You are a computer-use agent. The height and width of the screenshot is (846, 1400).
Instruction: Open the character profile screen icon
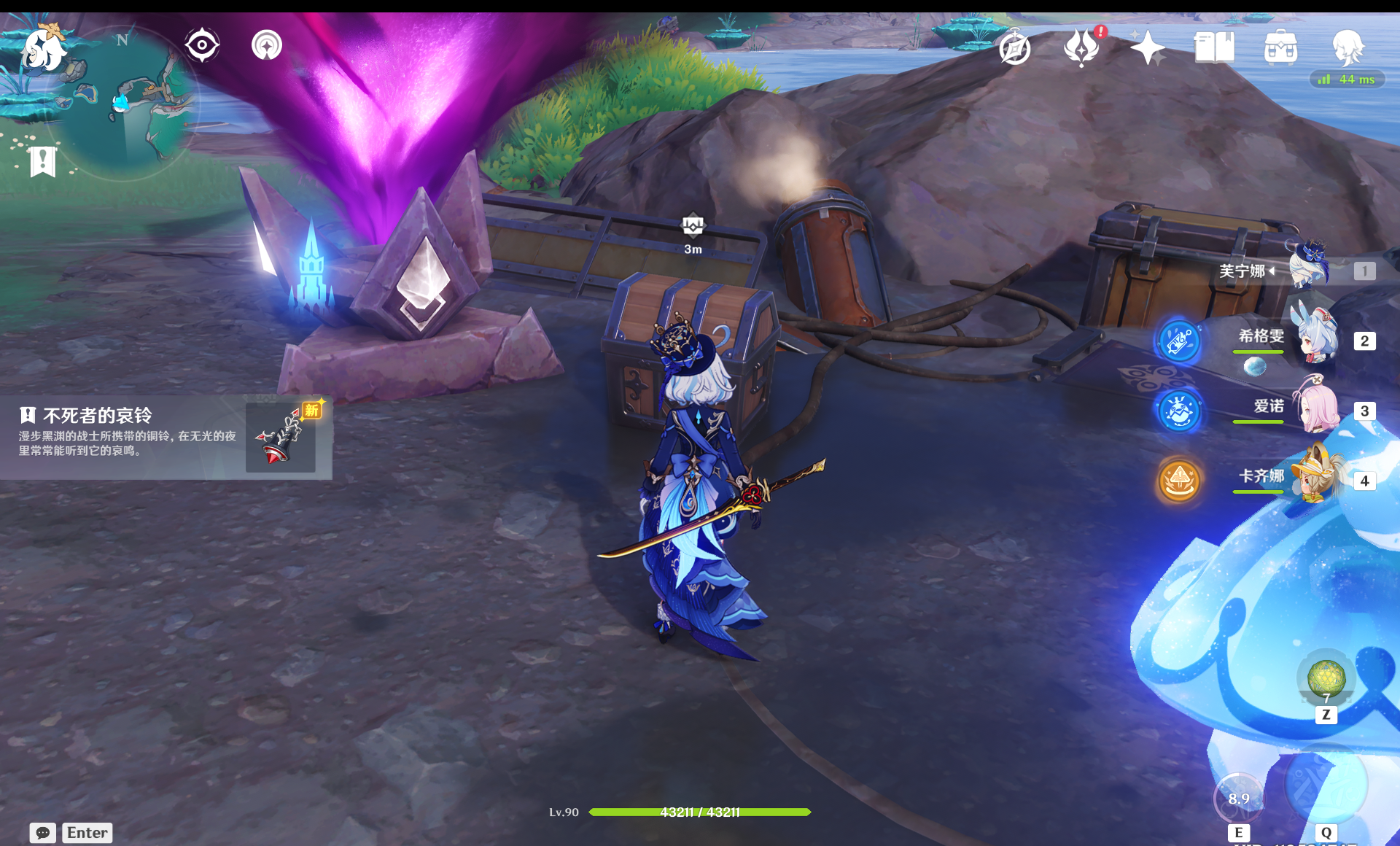tap(1347, 47)
